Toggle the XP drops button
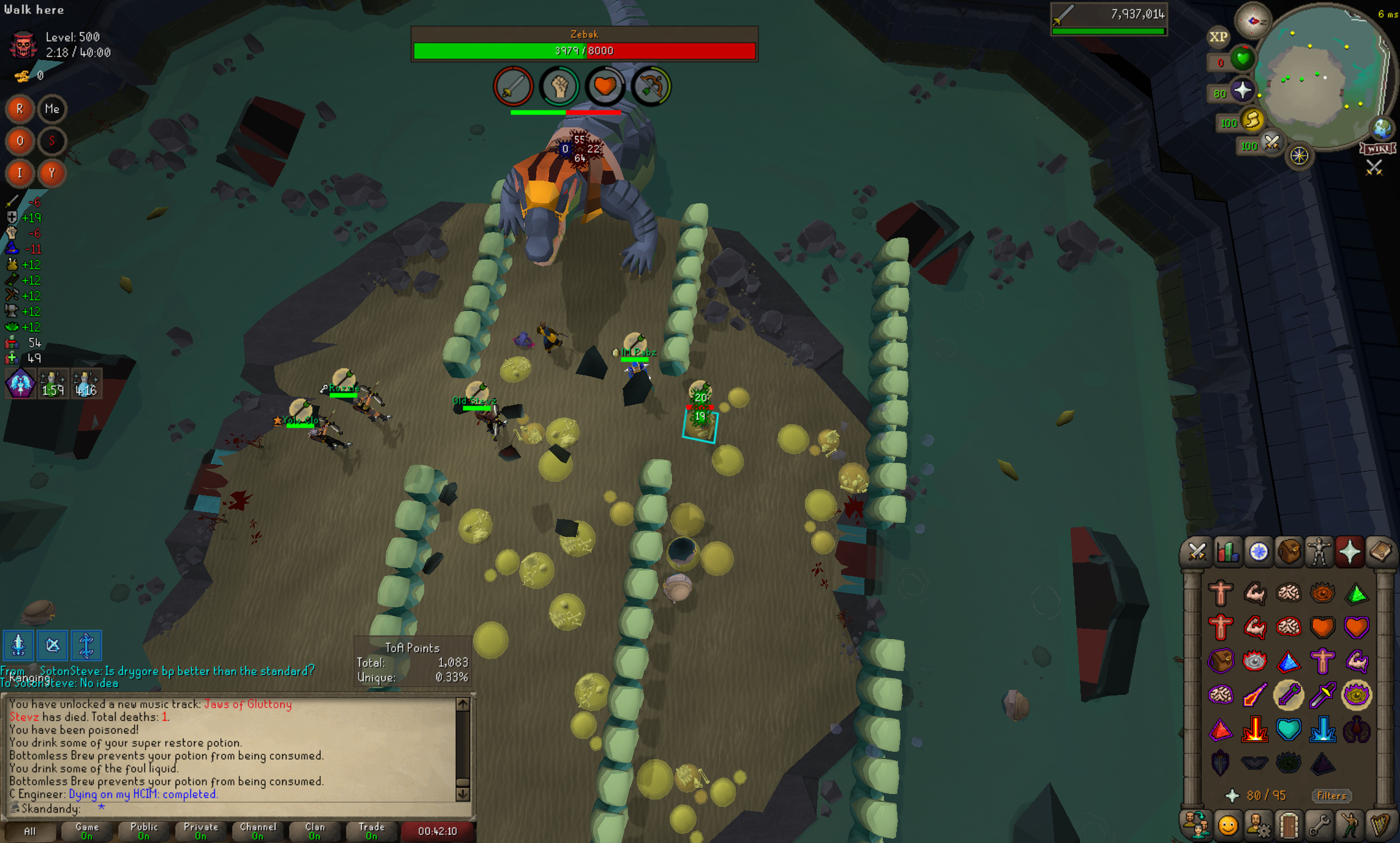The height and width of the screenshot is (843, 1400). click(x=1218, y=37)
